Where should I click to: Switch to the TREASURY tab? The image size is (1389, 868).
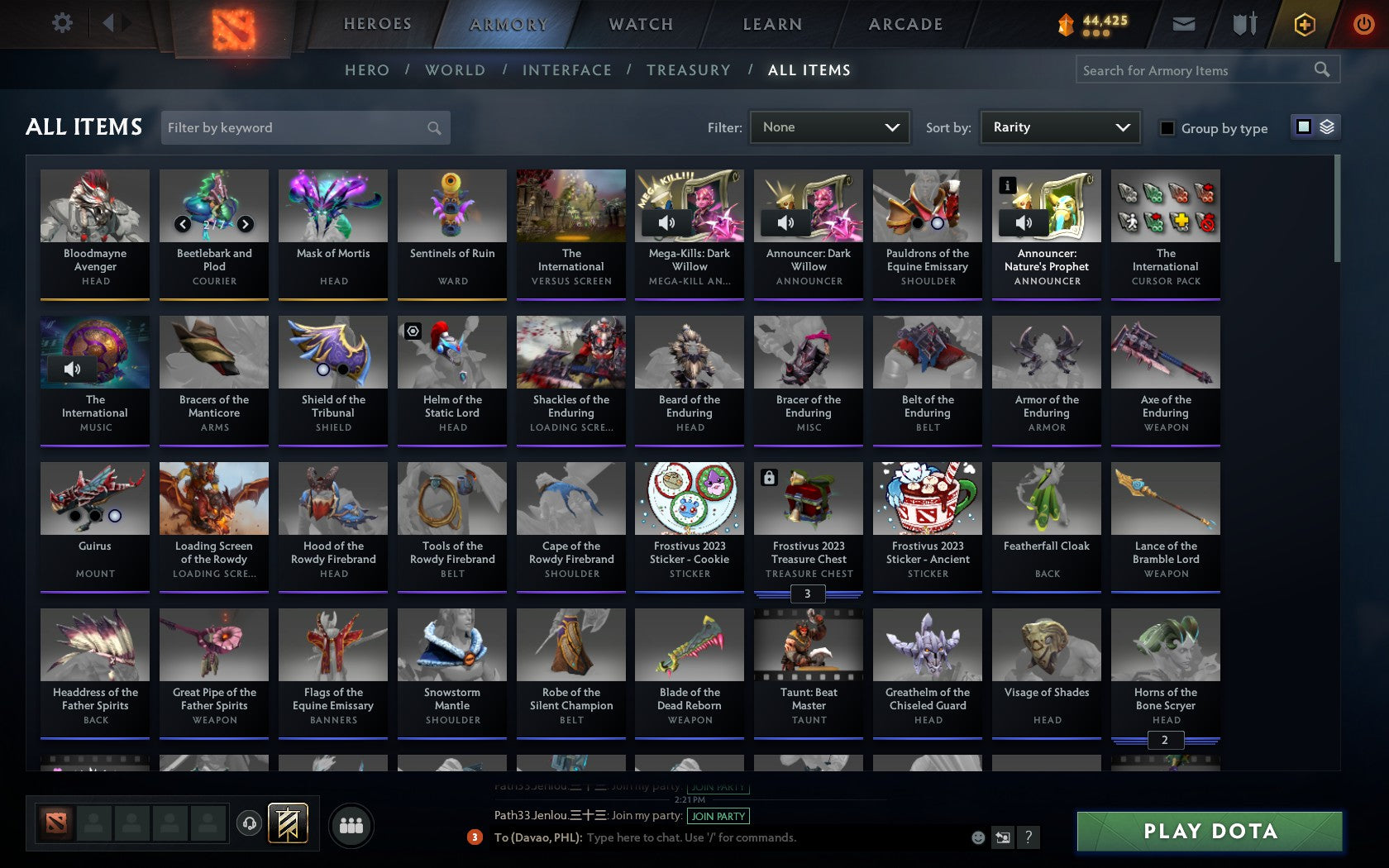pos(689,70)
